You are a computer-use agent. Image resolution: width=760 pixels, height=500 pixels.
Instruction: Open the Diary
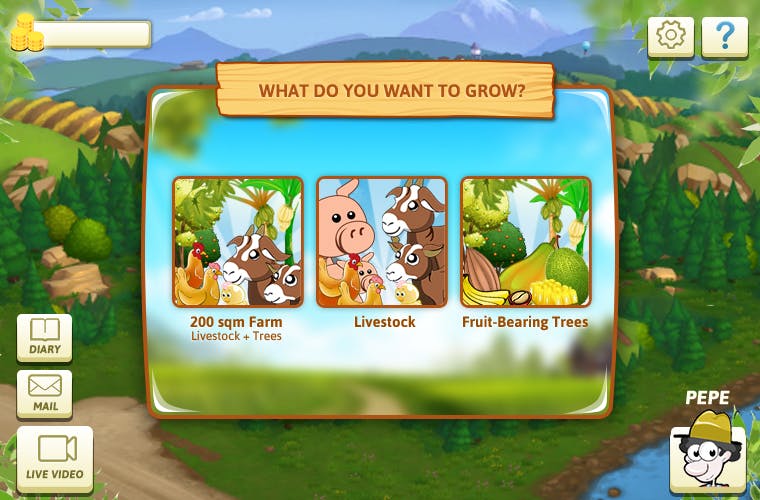45,337
